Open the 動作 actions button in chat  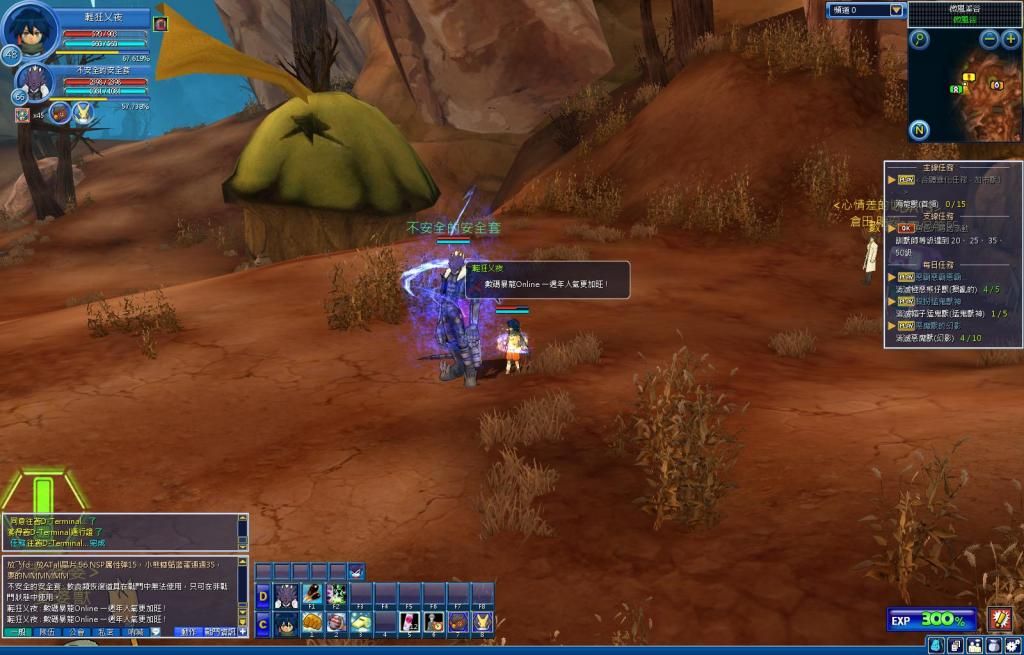[x=188, y=632]
